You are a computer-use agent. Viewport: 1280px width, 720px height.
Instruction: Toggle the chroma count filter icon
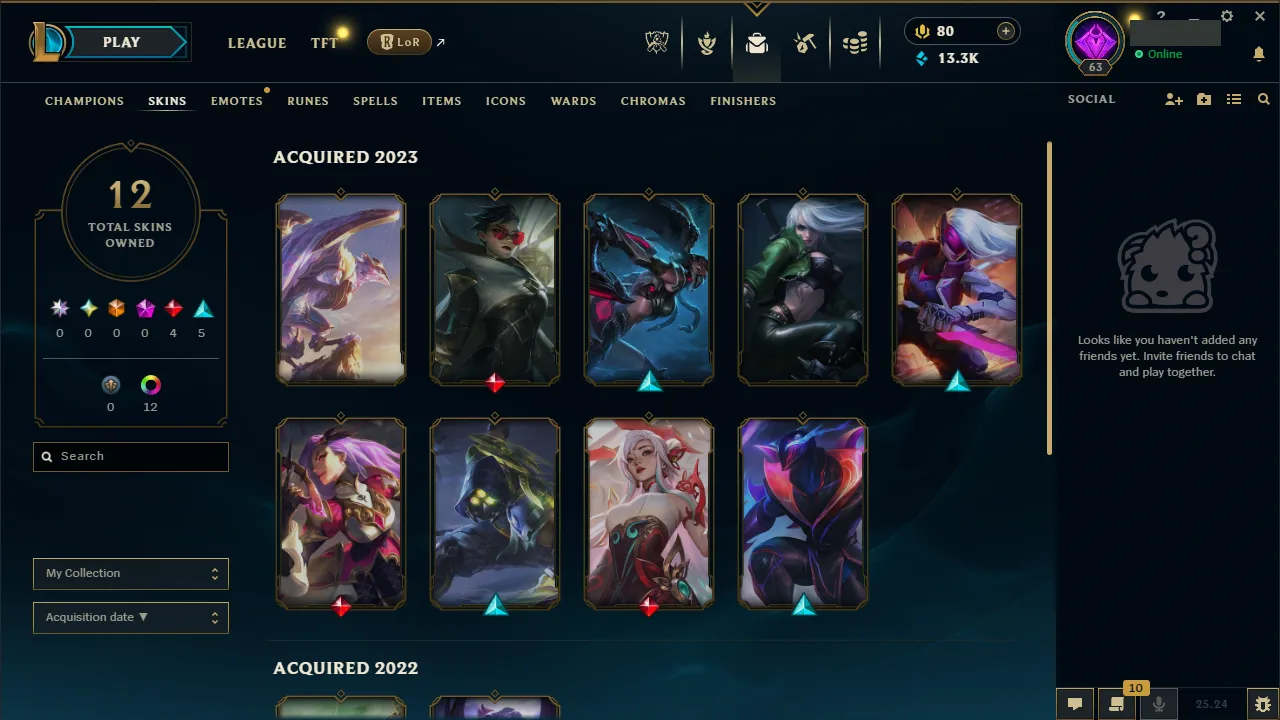tap(150, 385)
